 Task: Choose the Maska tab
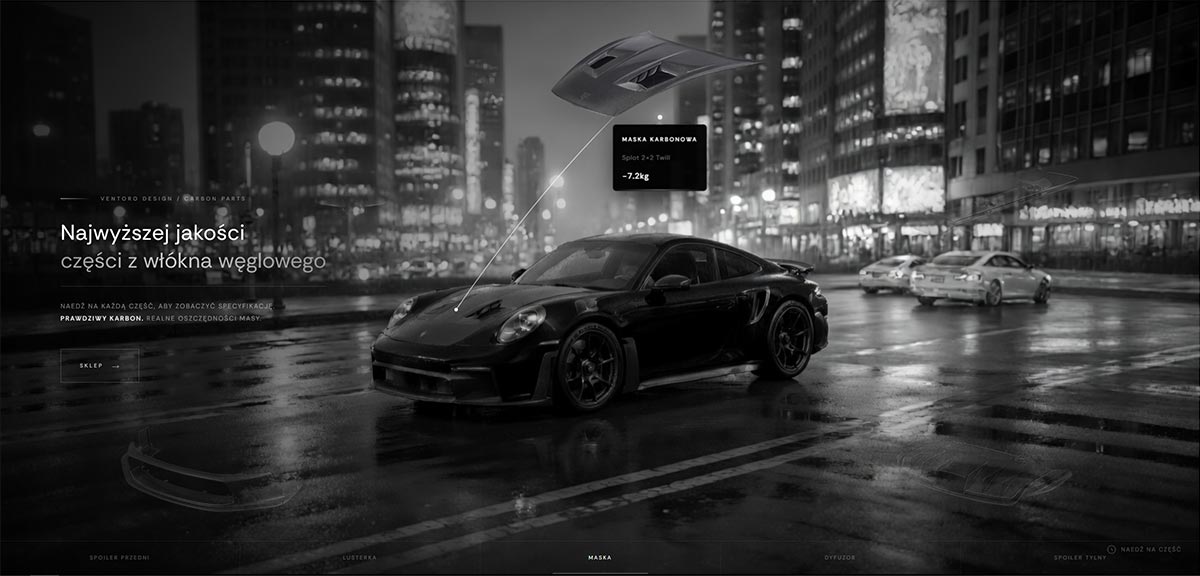pyautogui.click(x=600, y=557)
